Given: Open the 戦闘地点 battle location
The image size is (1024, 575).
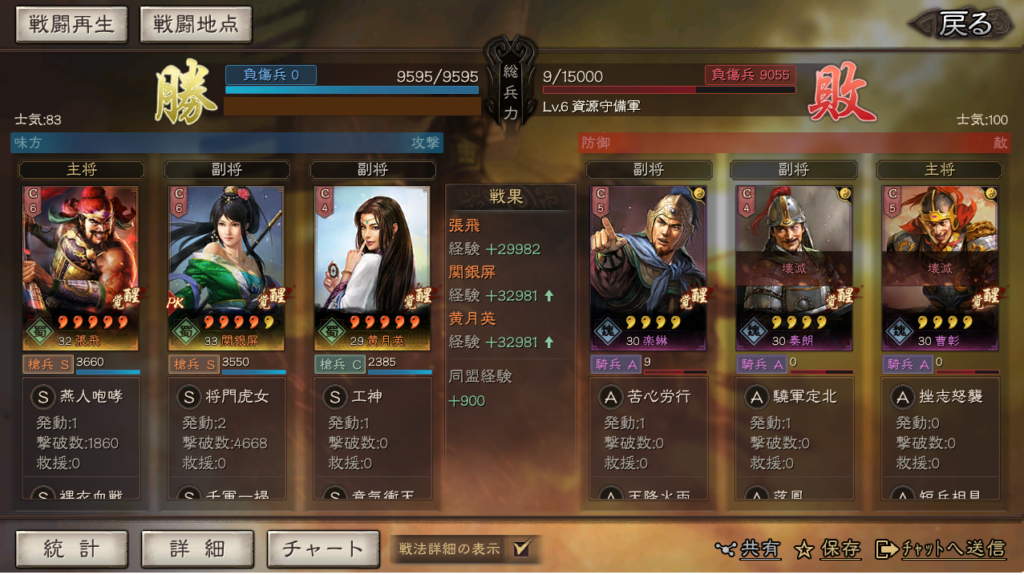Looking at the screenshot, I should tap(196, 25).
